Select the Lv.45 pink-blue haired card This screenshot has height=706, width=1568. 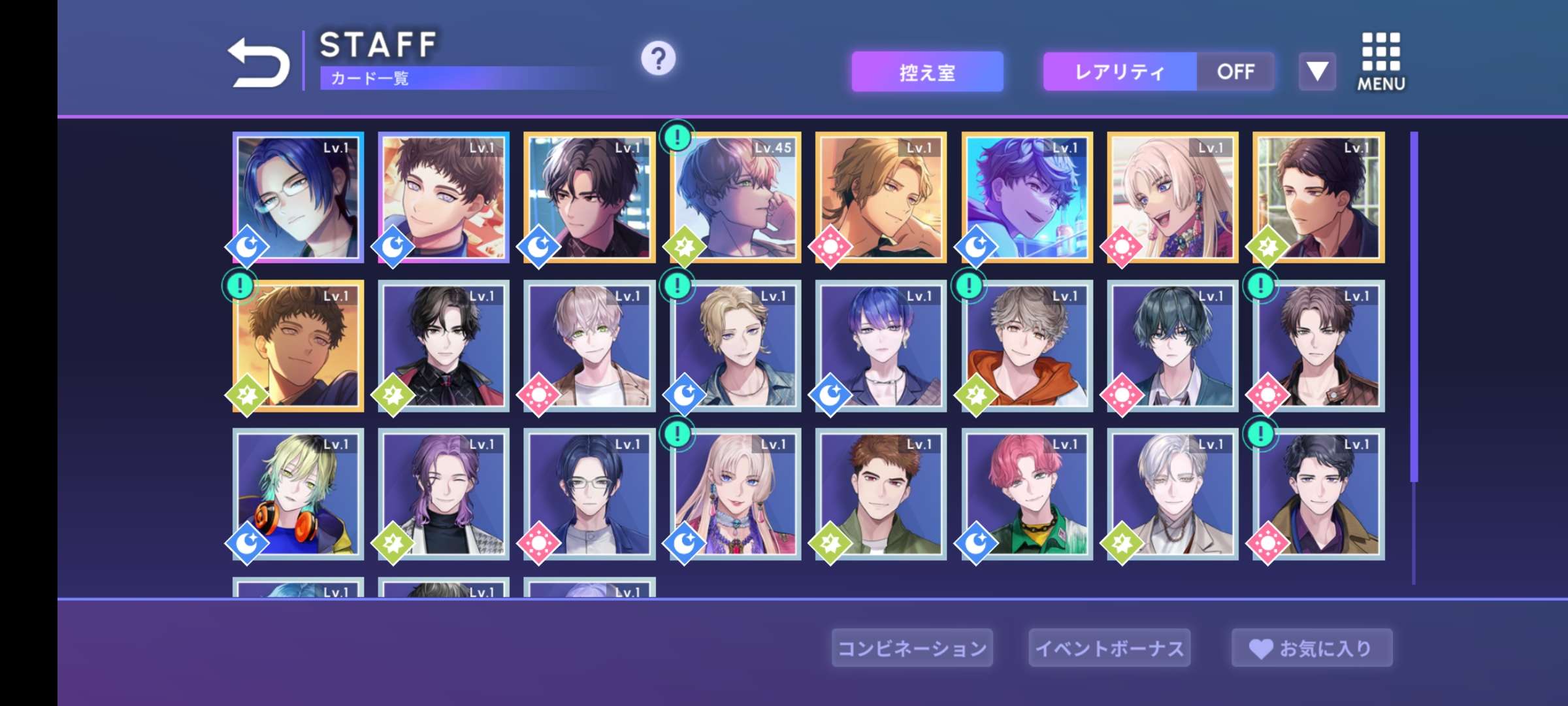click(x=735, y=197)
